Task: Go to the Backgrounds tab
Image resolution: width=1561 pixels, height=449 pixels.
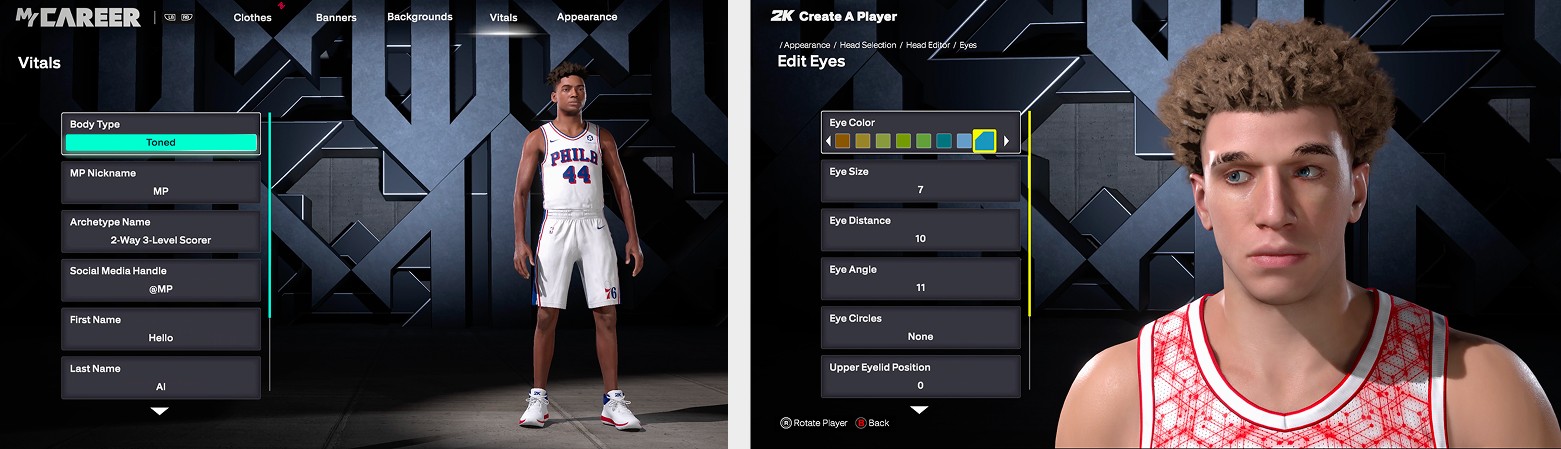Action: (x=420, y=17)
